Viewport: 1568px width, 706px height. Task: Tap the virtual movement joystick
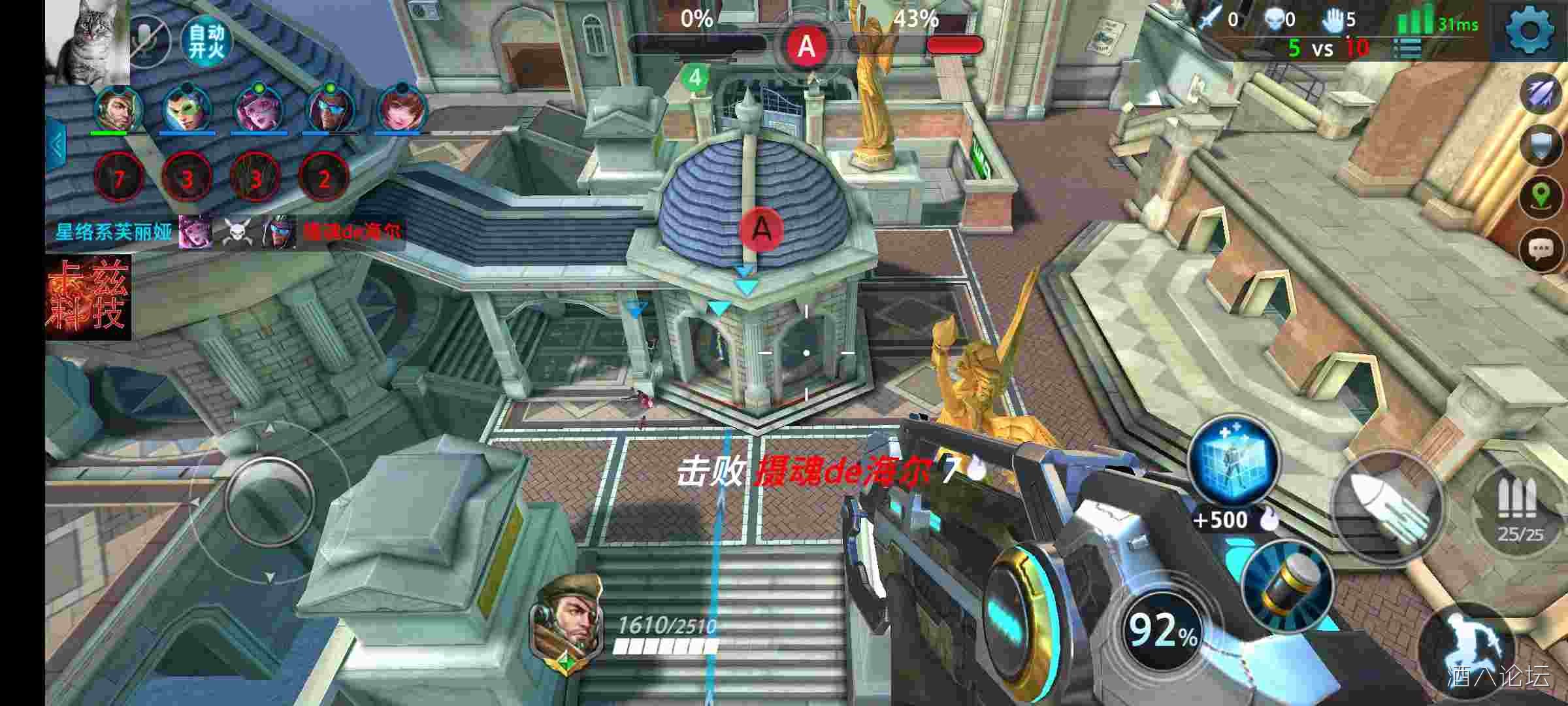(269, 501)
